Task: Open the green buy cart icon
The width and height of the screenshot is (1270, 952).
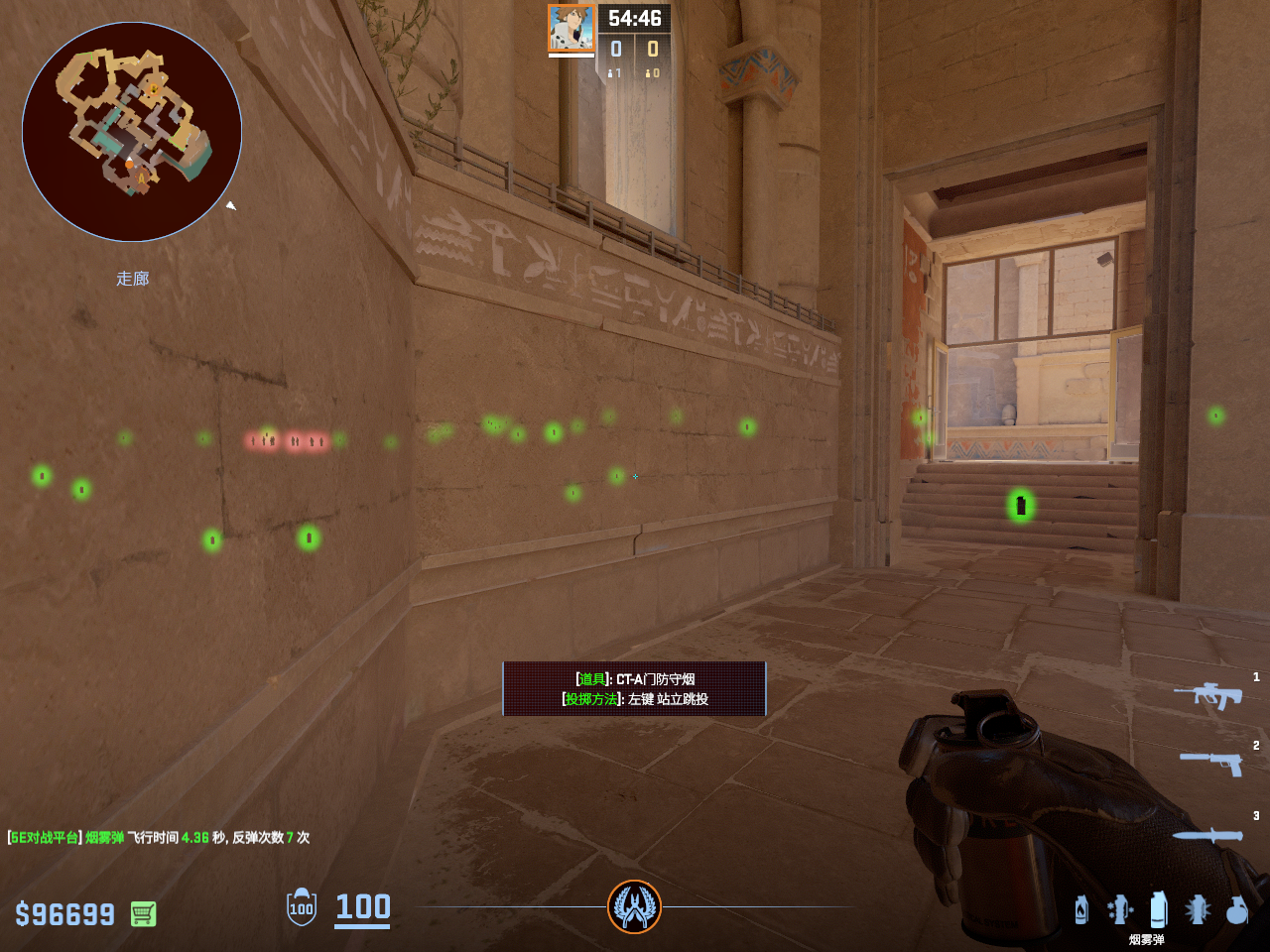Action: [143, 913]
